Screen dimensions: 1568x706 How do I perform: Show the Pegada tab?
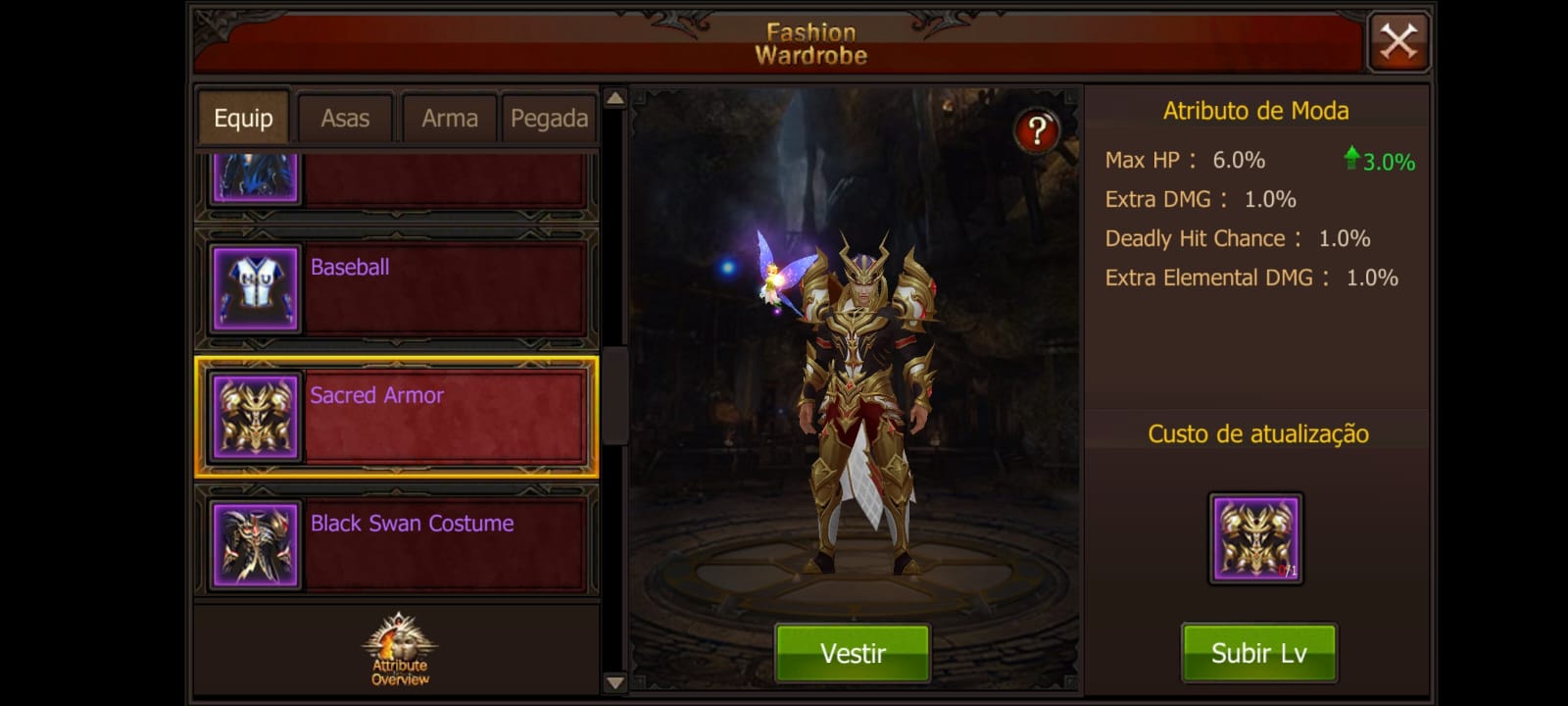tap(549, 119)
